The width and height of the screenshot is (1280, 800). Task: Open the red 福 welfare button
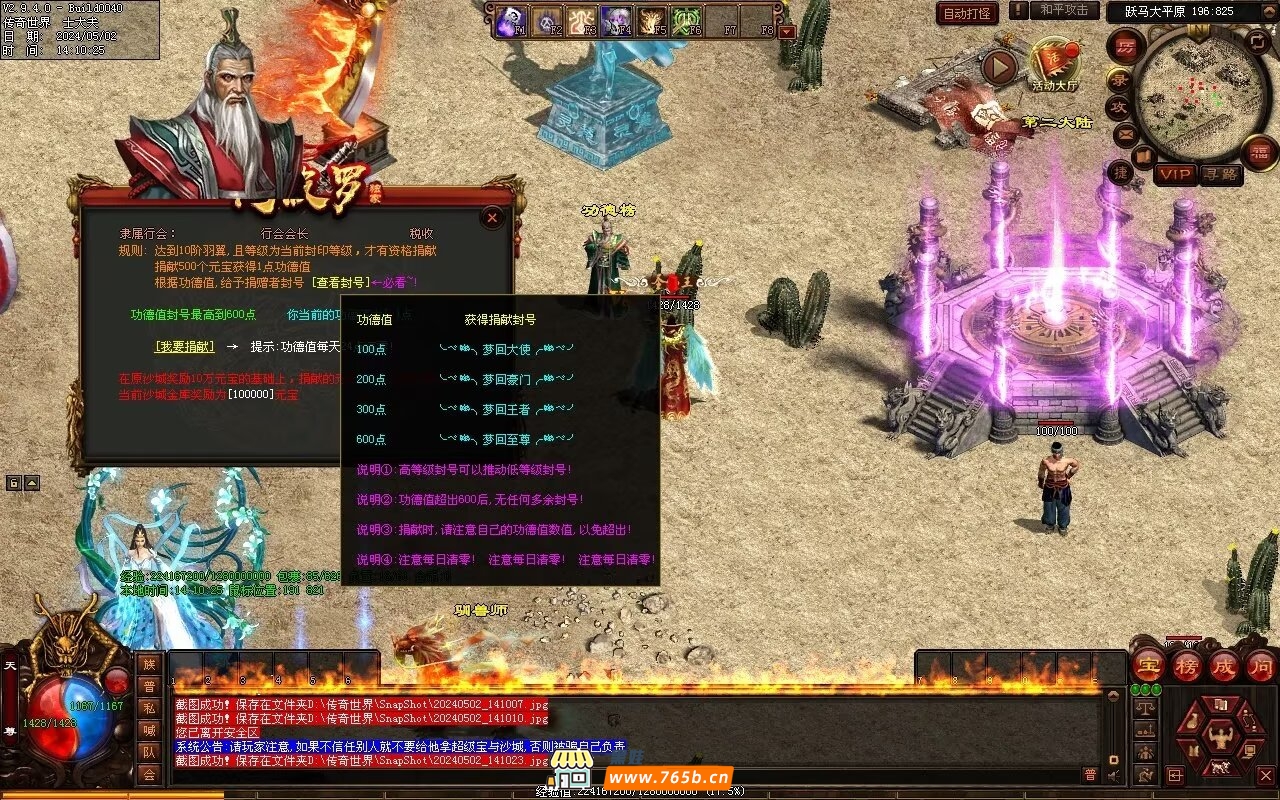coord(1259,152)
